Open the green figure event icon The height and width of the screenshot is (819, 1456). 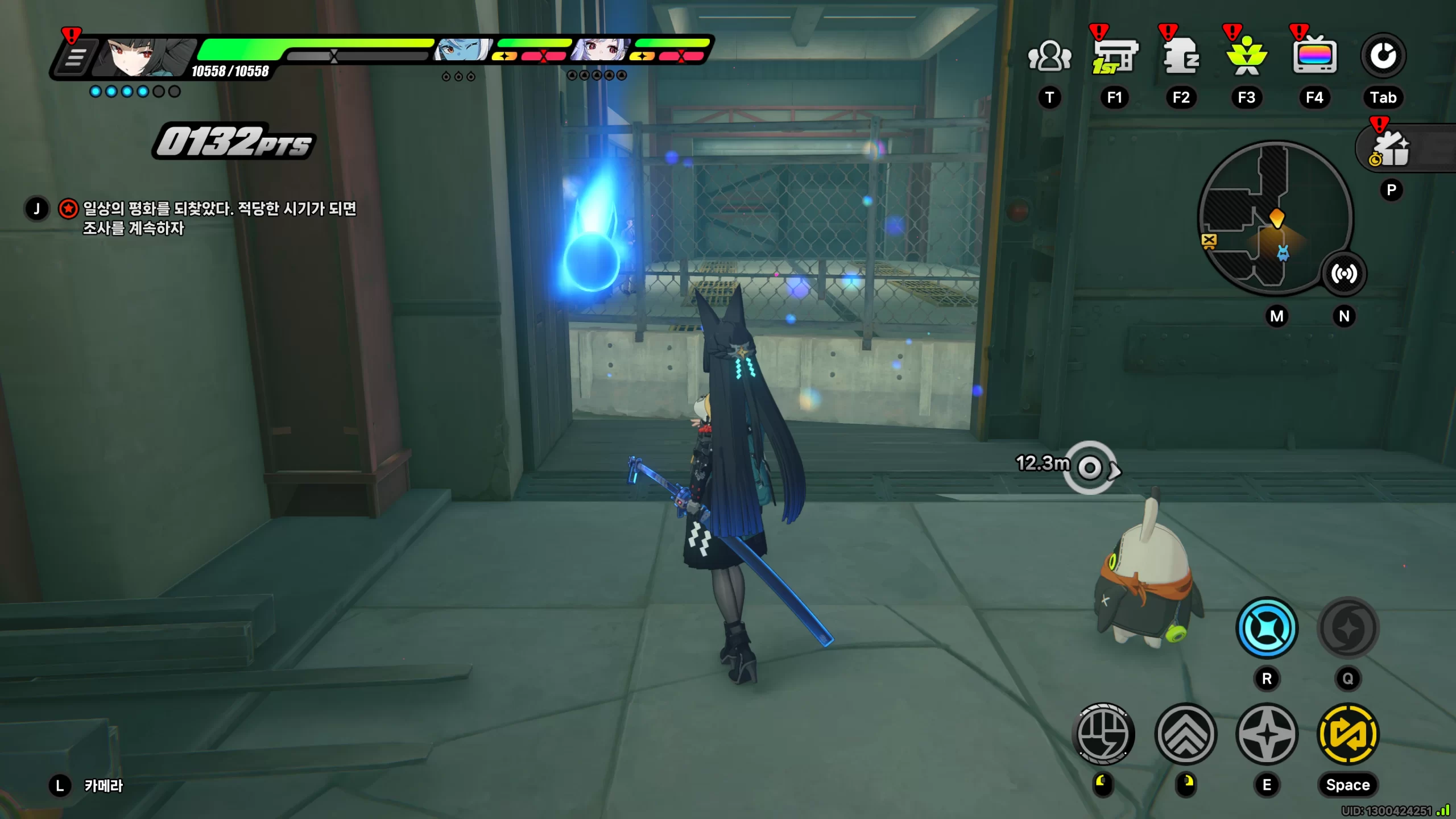click(1247, 57)
